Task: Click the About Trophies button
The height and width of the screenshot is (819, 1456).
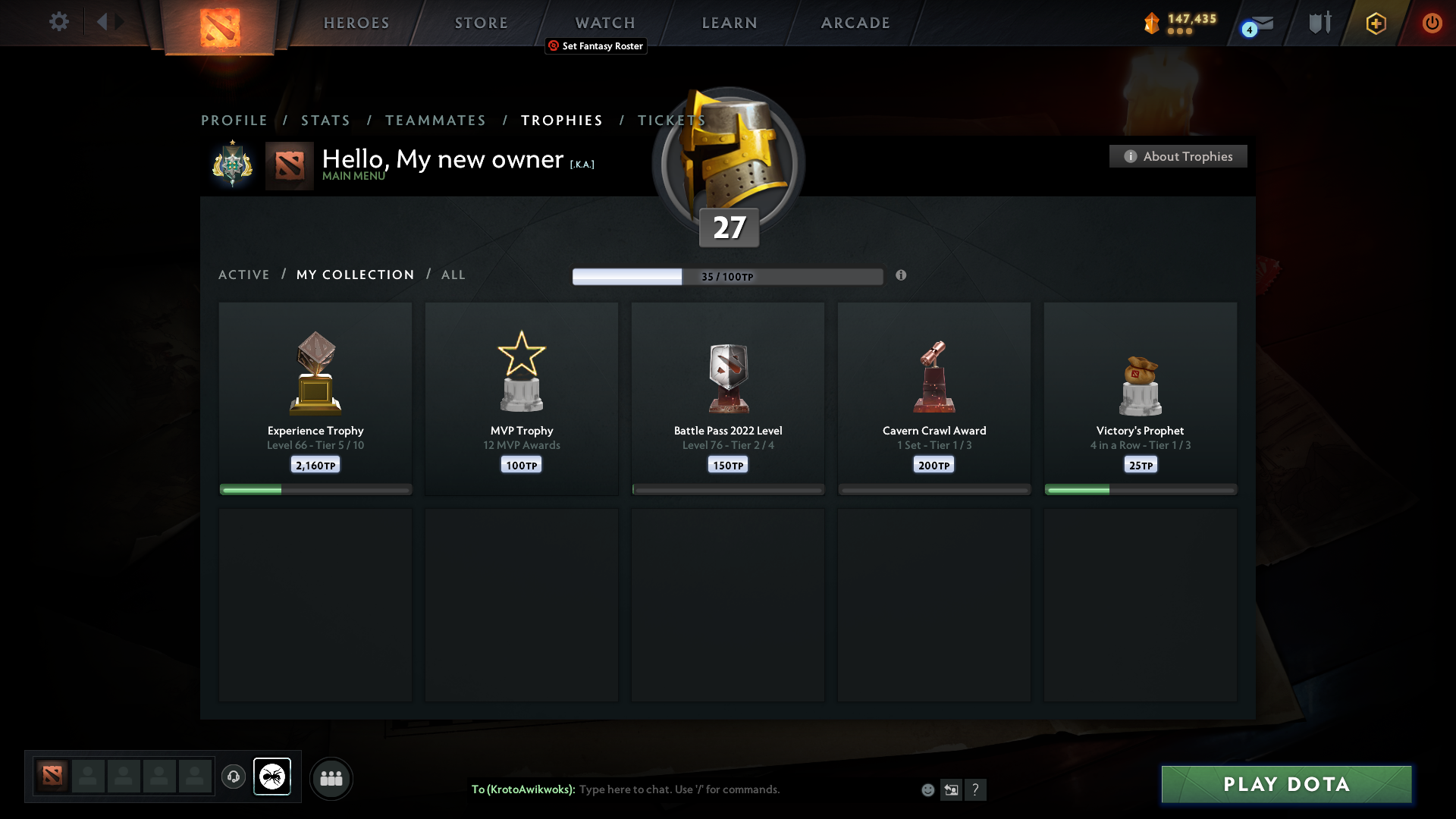Action: click(x=1178, y=156)
